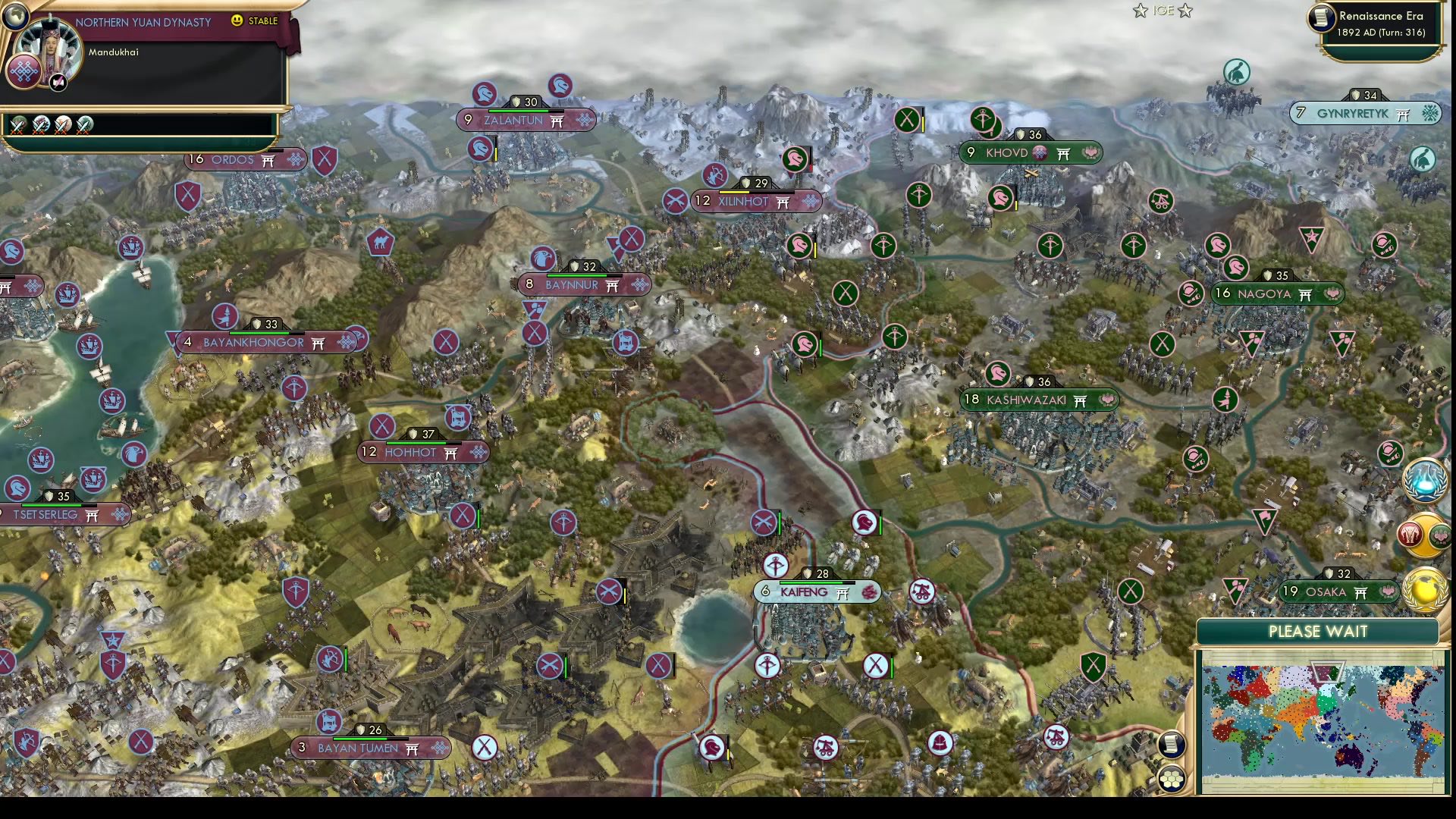
Task: Open the Nagoya city banner
Action: coord(1276,294)
